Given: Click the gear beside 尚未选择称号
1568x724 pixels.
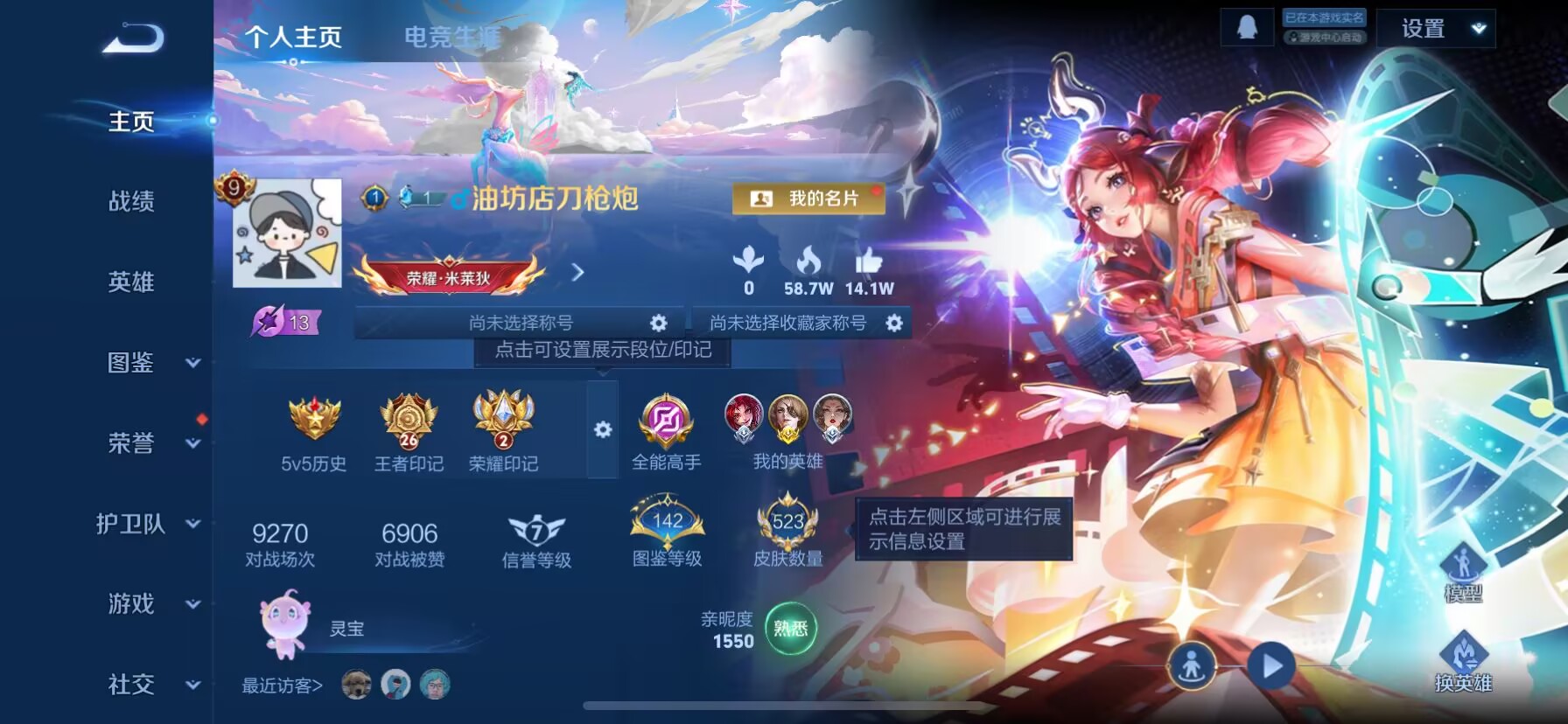Looking at the screenshot, I should point(658,322).
